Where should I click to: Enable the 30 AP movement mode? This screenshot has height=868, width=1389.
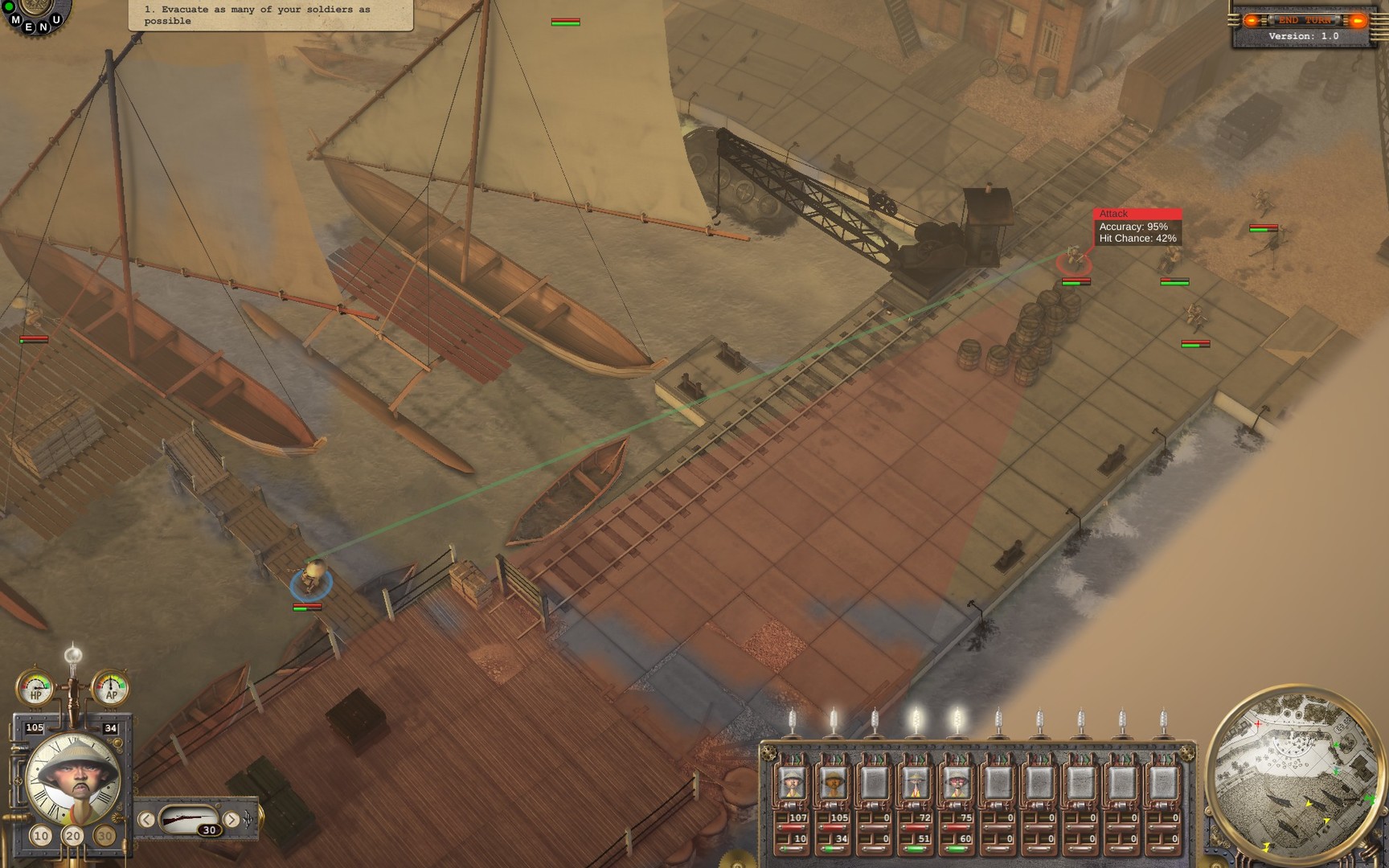point(104,836)
